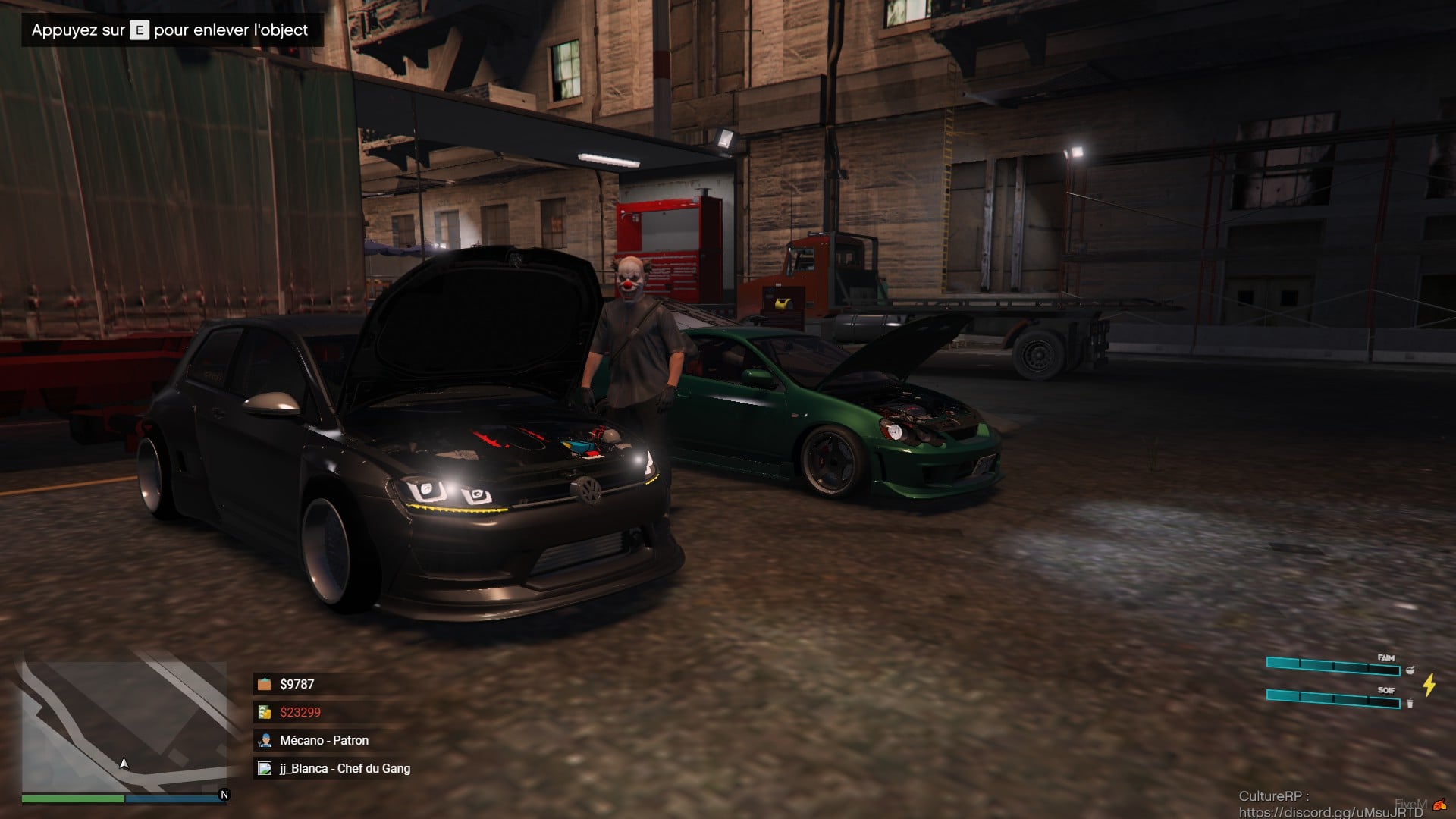Open the CultureRP discord link
The height and width of the screenshot is (819, 1456).
tap(1330, 812)
